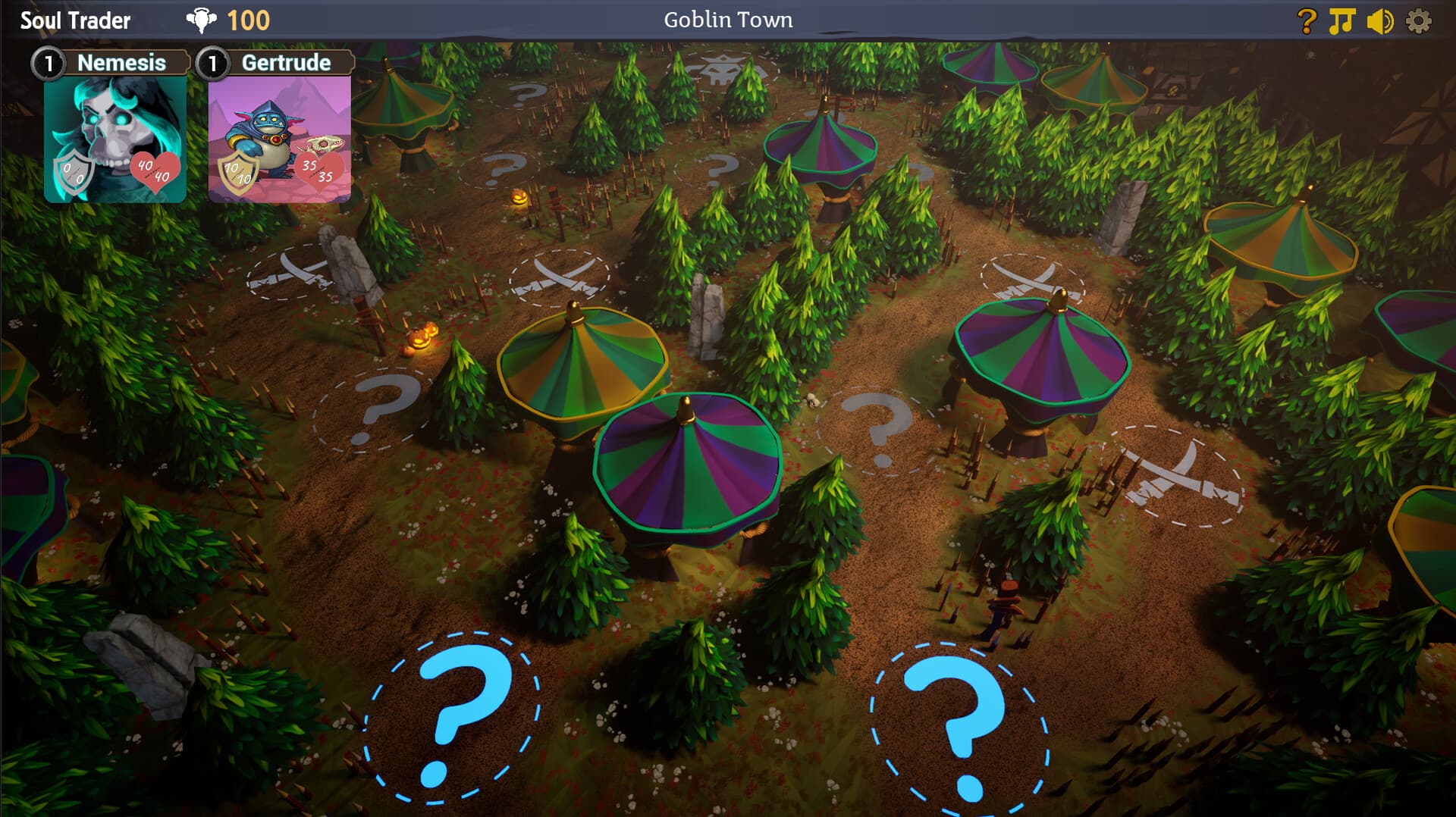Viewport: 1456px width, 817px height.
Task: Click the Soul Trader title text
Action: tap(74, 20)
